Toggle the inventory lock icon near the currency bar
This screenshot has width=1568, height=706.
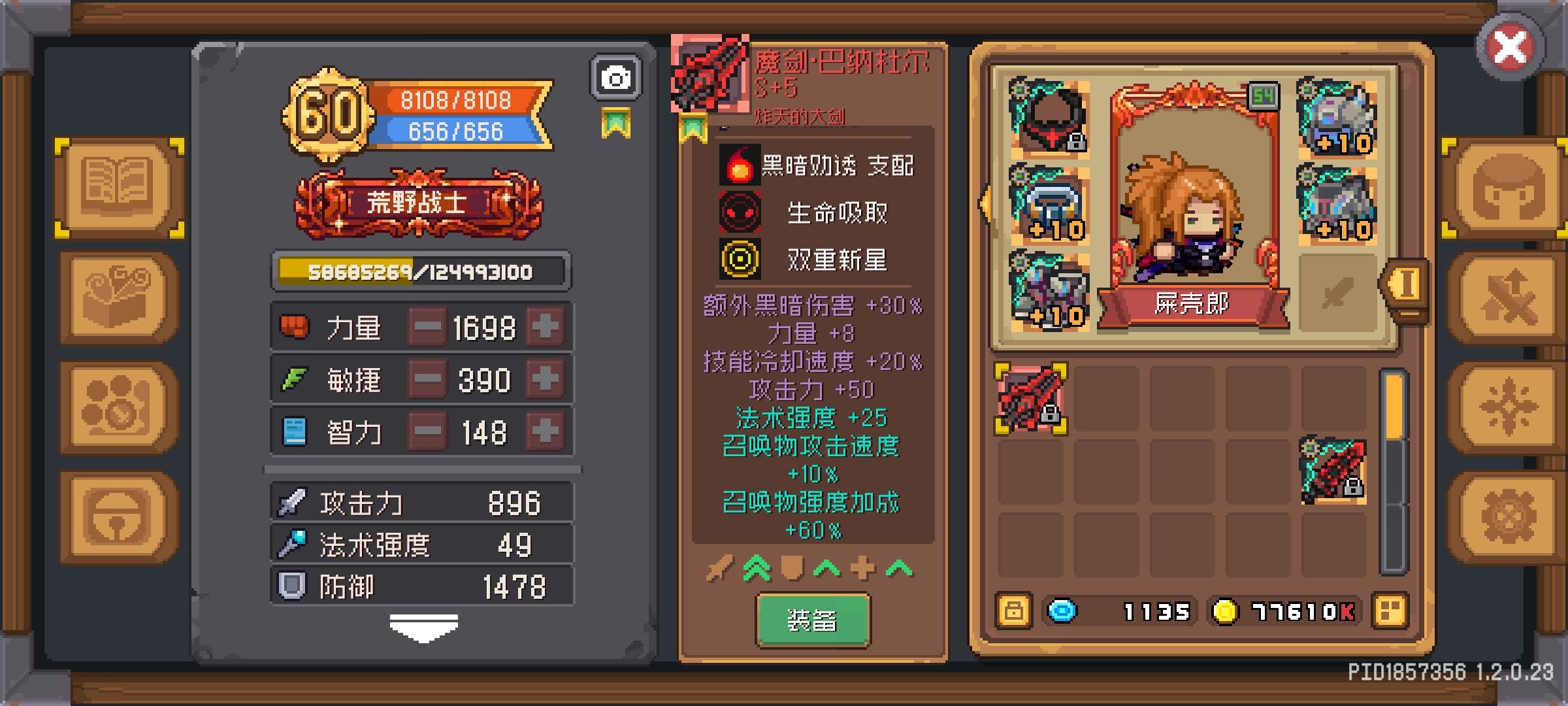pos(1015,612)
